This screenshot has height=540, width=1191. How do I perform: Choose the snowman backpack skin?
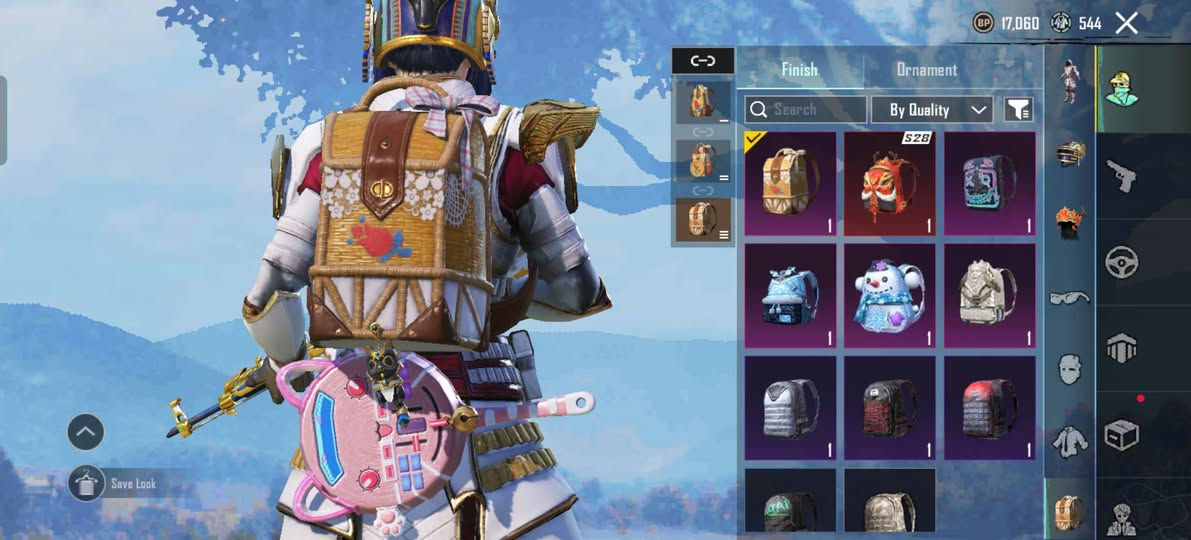pos(889,296)
